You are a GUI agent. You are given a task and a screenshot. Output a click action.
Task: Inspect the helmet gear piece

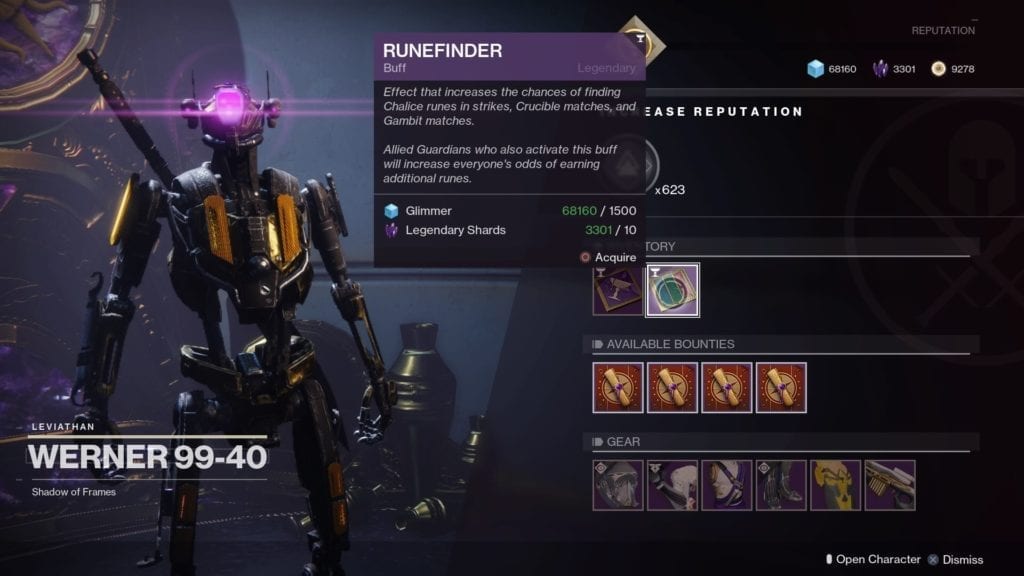(x=617, y=485)
